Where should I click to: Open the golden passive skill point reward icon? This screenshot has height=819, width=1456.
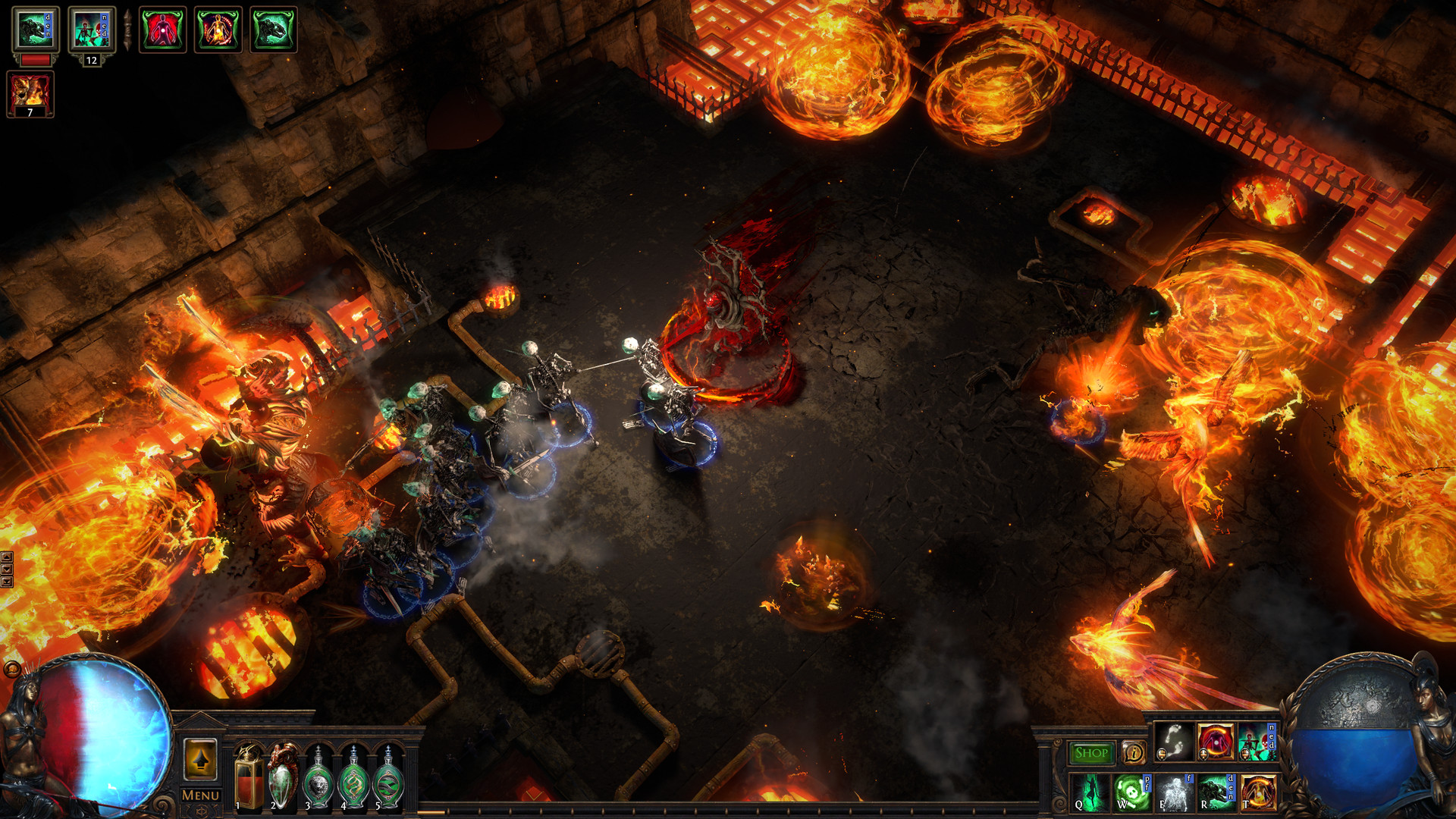pos(202,761)
